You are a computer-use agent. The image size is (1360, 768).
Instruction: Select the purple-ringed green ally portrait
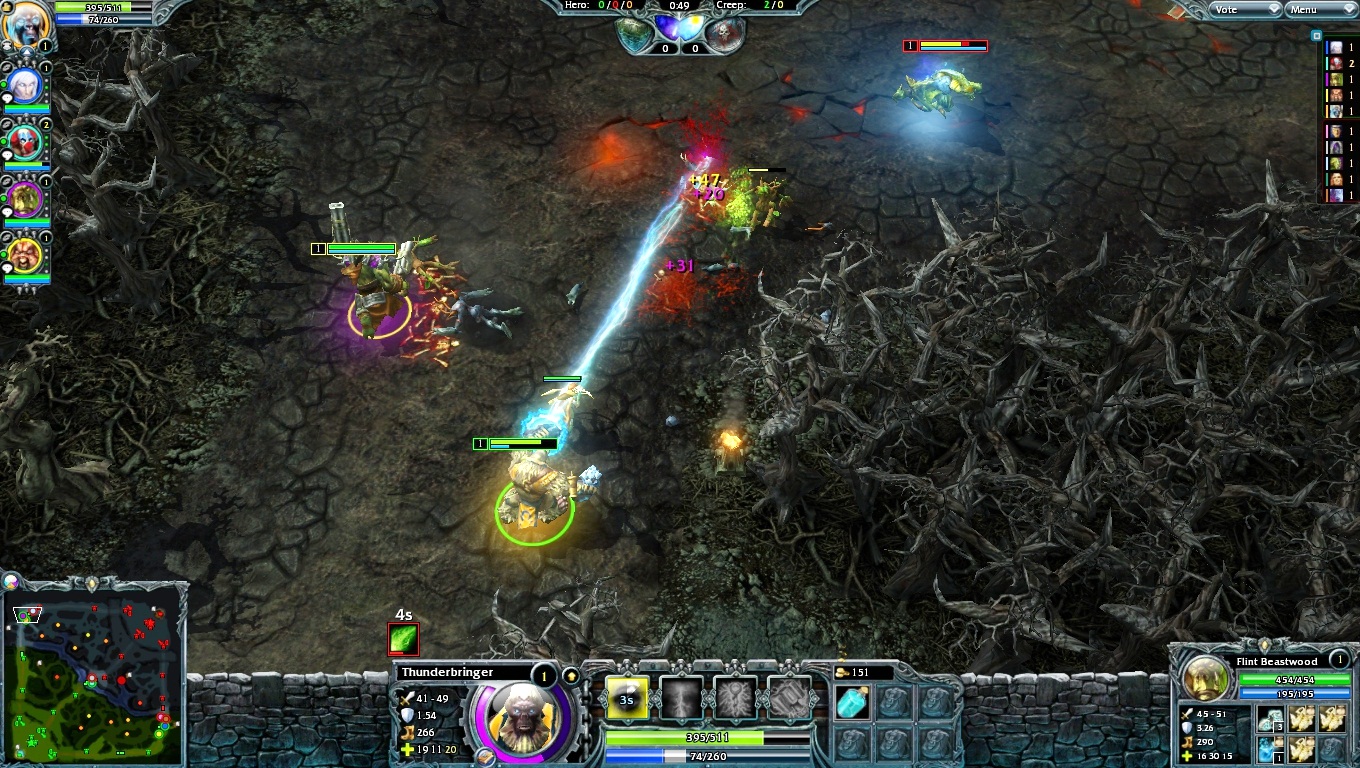click(x=24, y=200)
